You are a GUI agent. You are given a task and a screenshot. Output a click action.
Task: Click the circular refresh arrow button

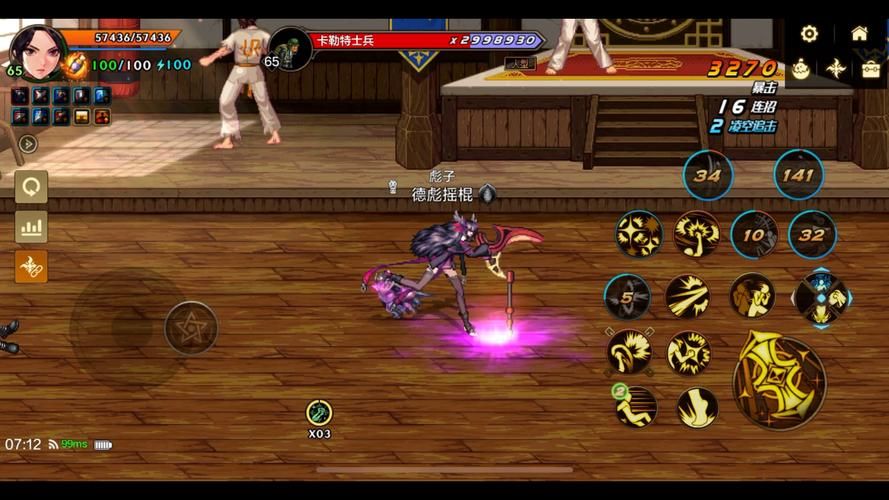point(31,187)
